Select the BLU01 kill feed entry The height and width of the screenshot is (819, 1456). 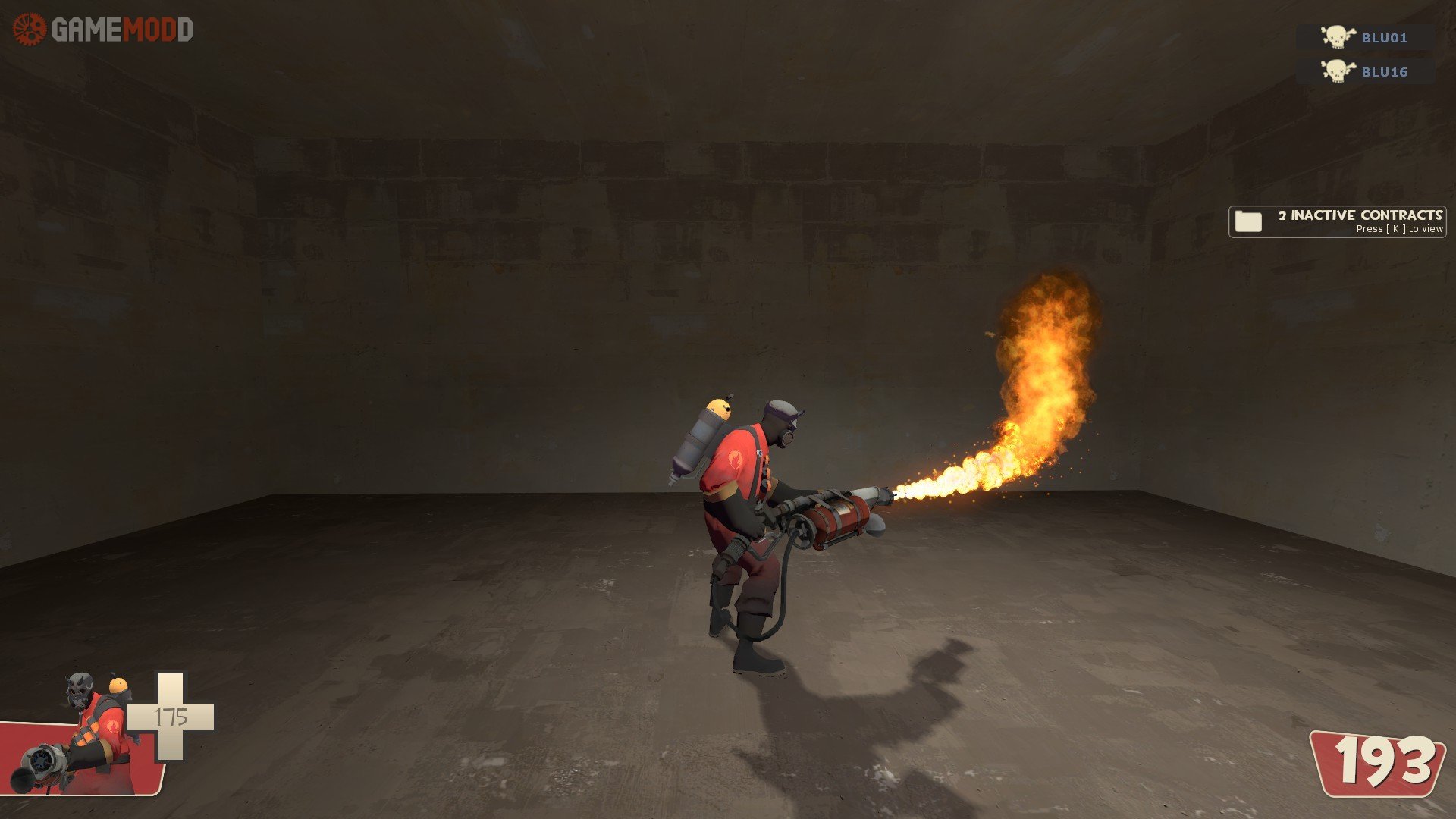(1365, 37)
